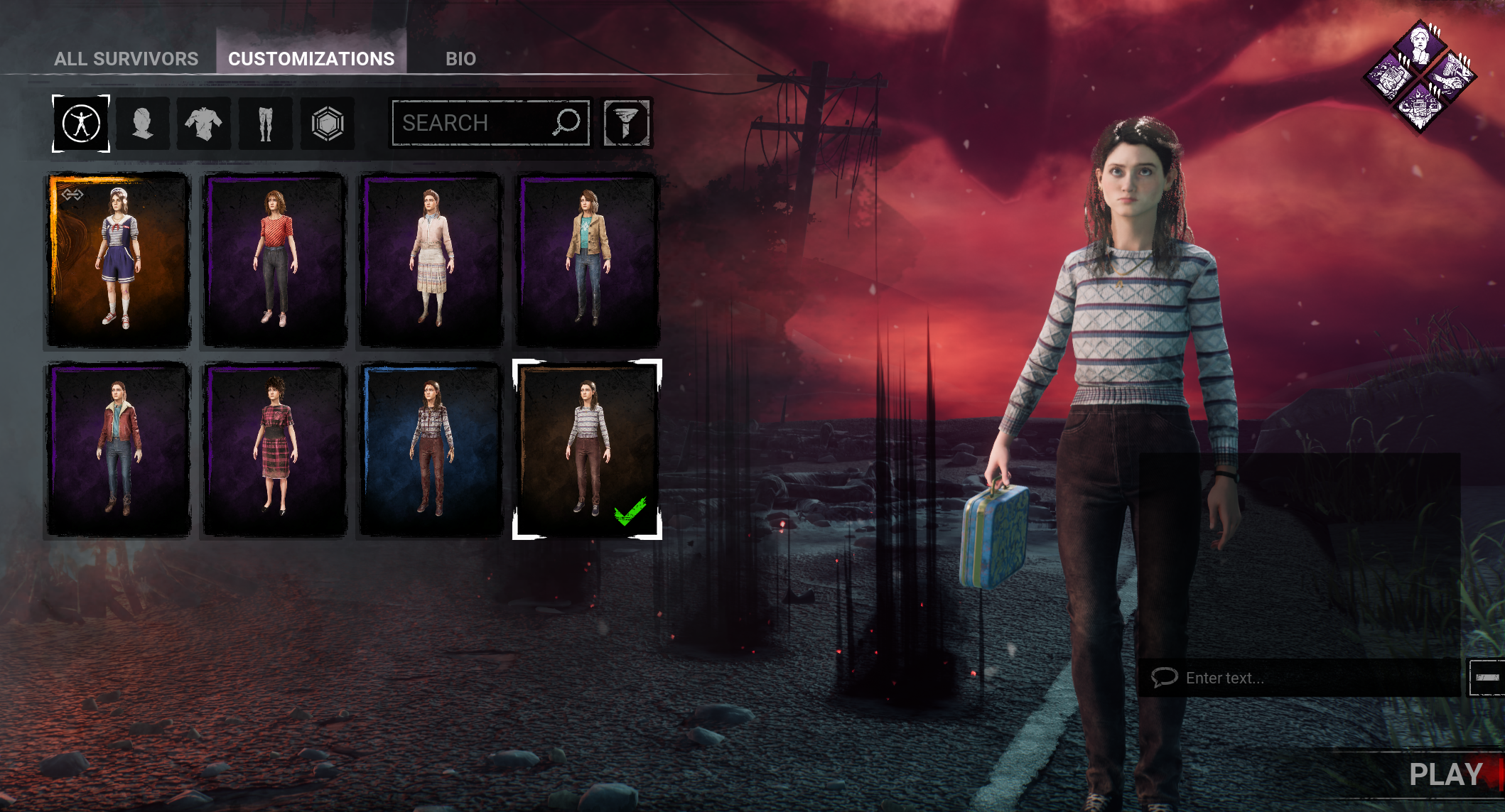
Task: Select the red plaid dress outfit
Action: [275, 449]
